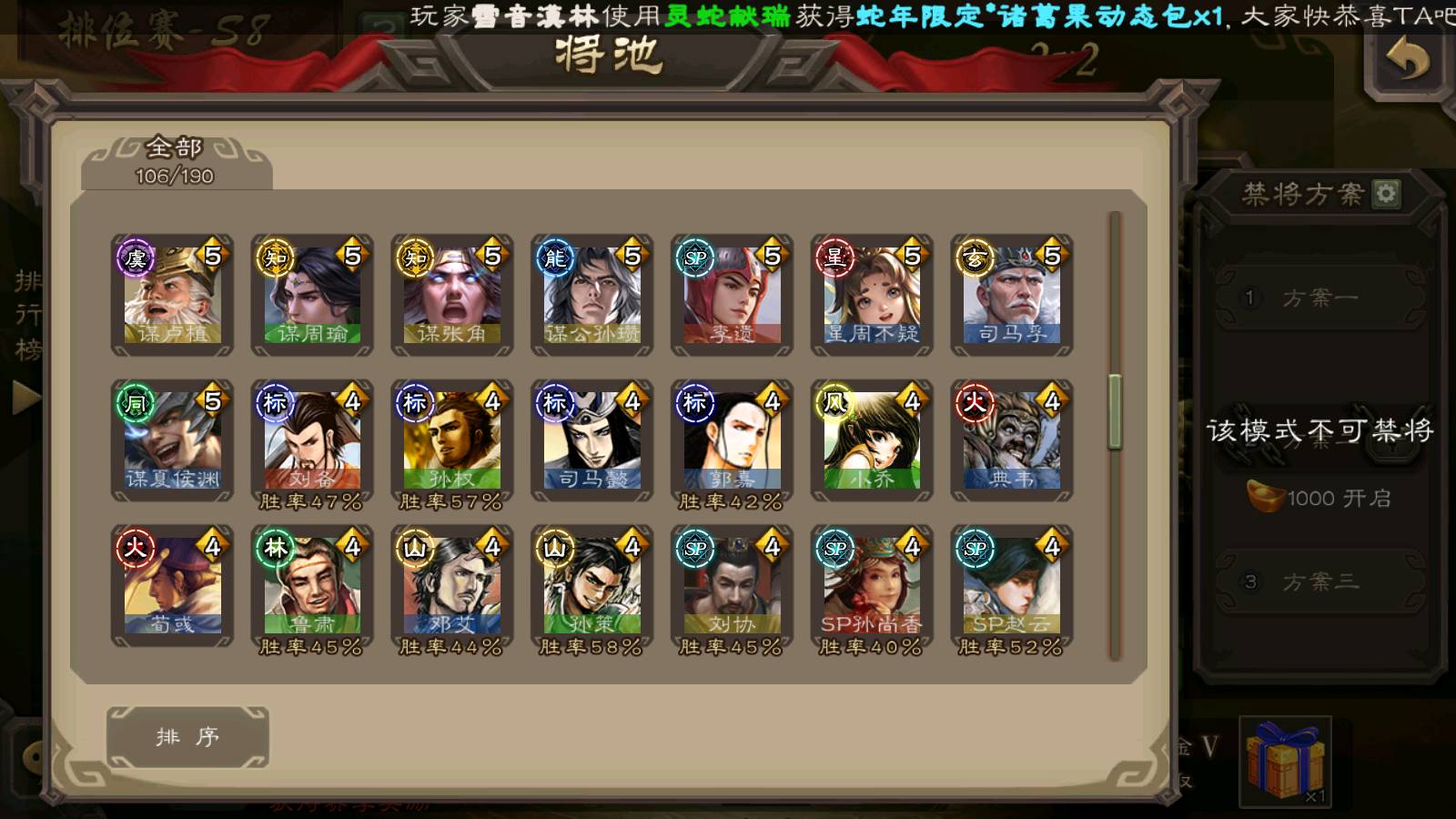This screenshot has height=819, width=1456.
Task: Go back with the return arrow
Action: point(1407,62)
